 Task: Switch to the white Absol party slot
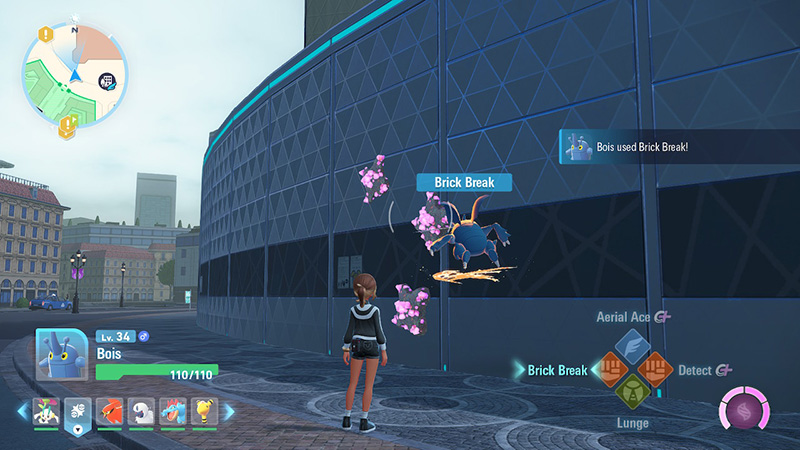point(142,411)
